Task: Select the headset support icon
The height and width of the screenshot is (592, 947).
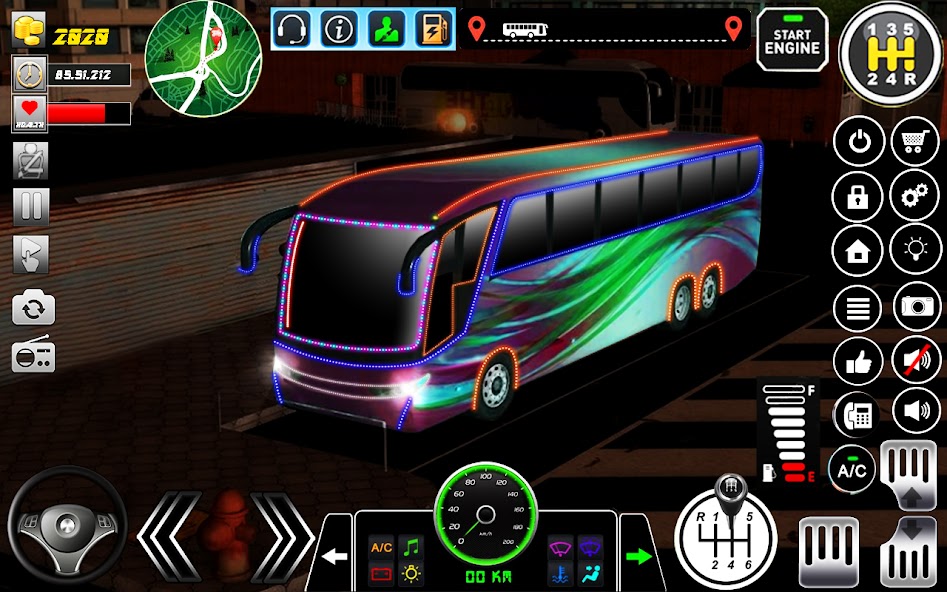Action: point(293,29)
